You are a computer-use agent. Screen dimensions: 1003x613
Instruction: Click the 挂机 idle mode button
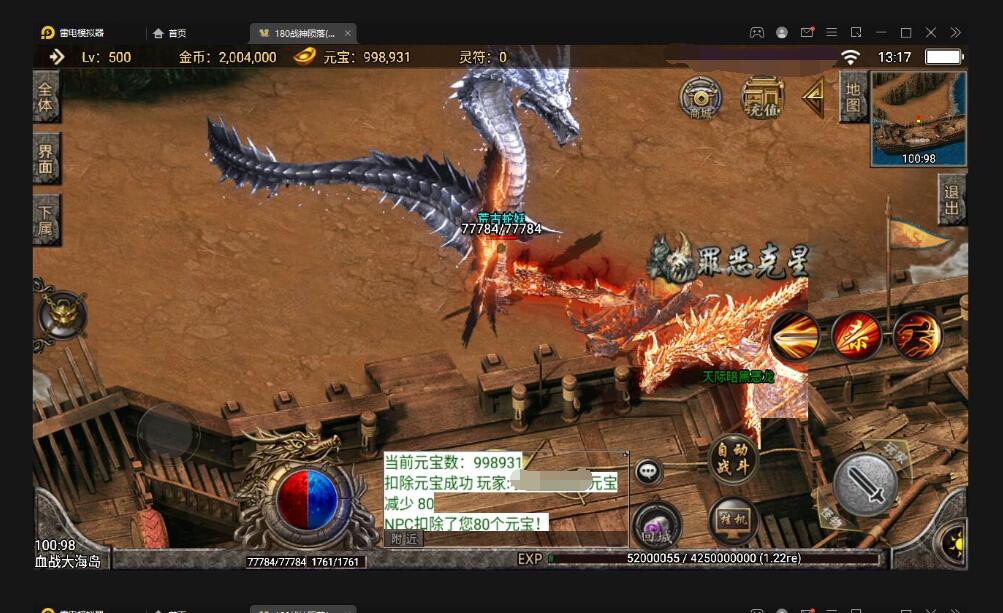click(733, 522)
